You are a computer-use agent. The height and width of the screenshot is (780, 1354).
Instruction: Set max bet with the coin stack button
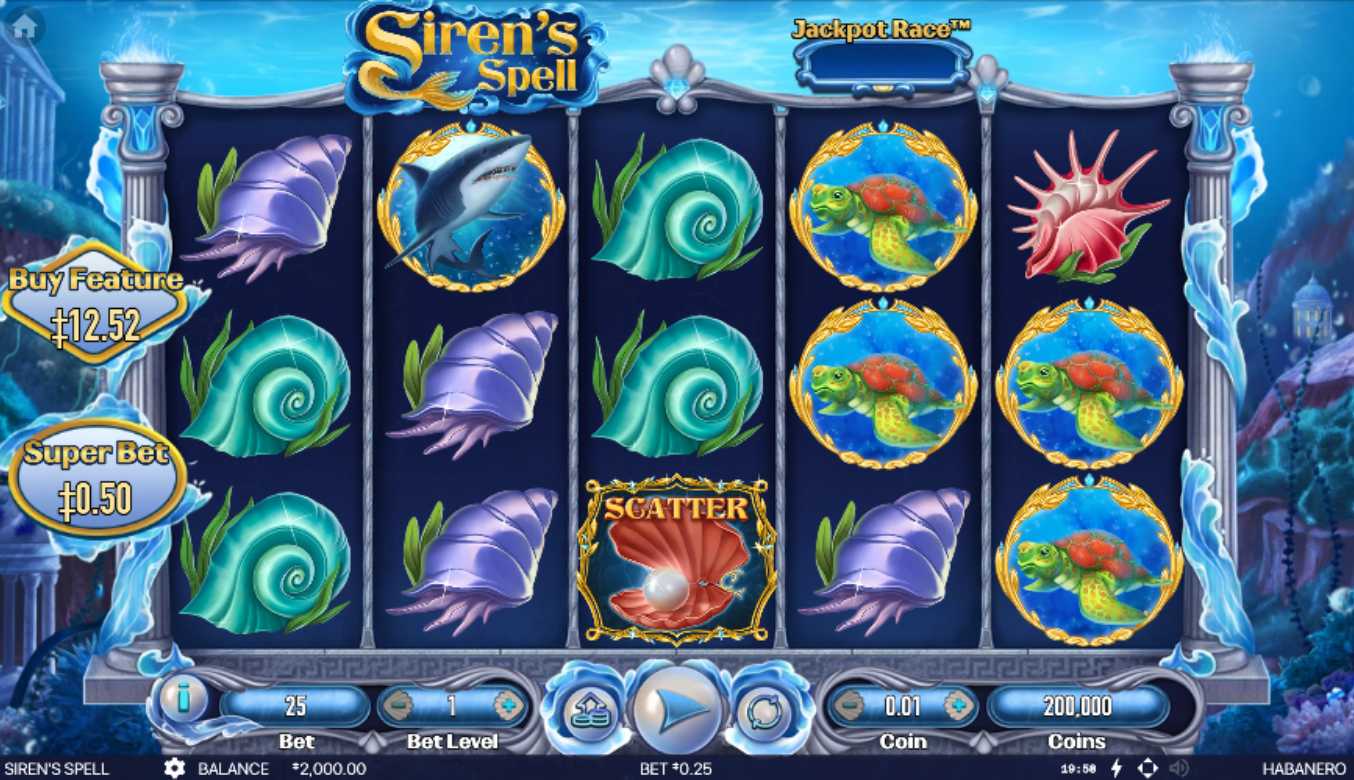pos(585,709)
